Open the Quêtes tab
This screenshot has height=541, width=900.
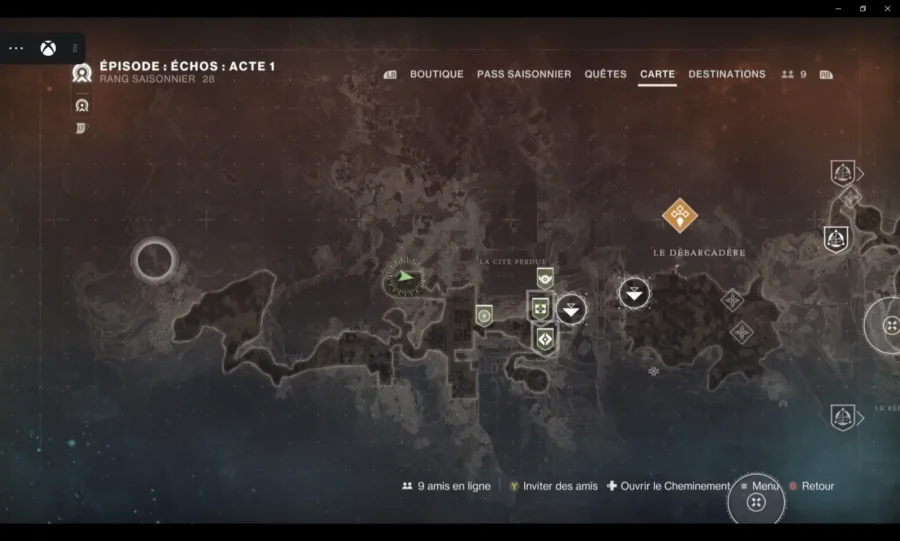[x=605, y=74]
